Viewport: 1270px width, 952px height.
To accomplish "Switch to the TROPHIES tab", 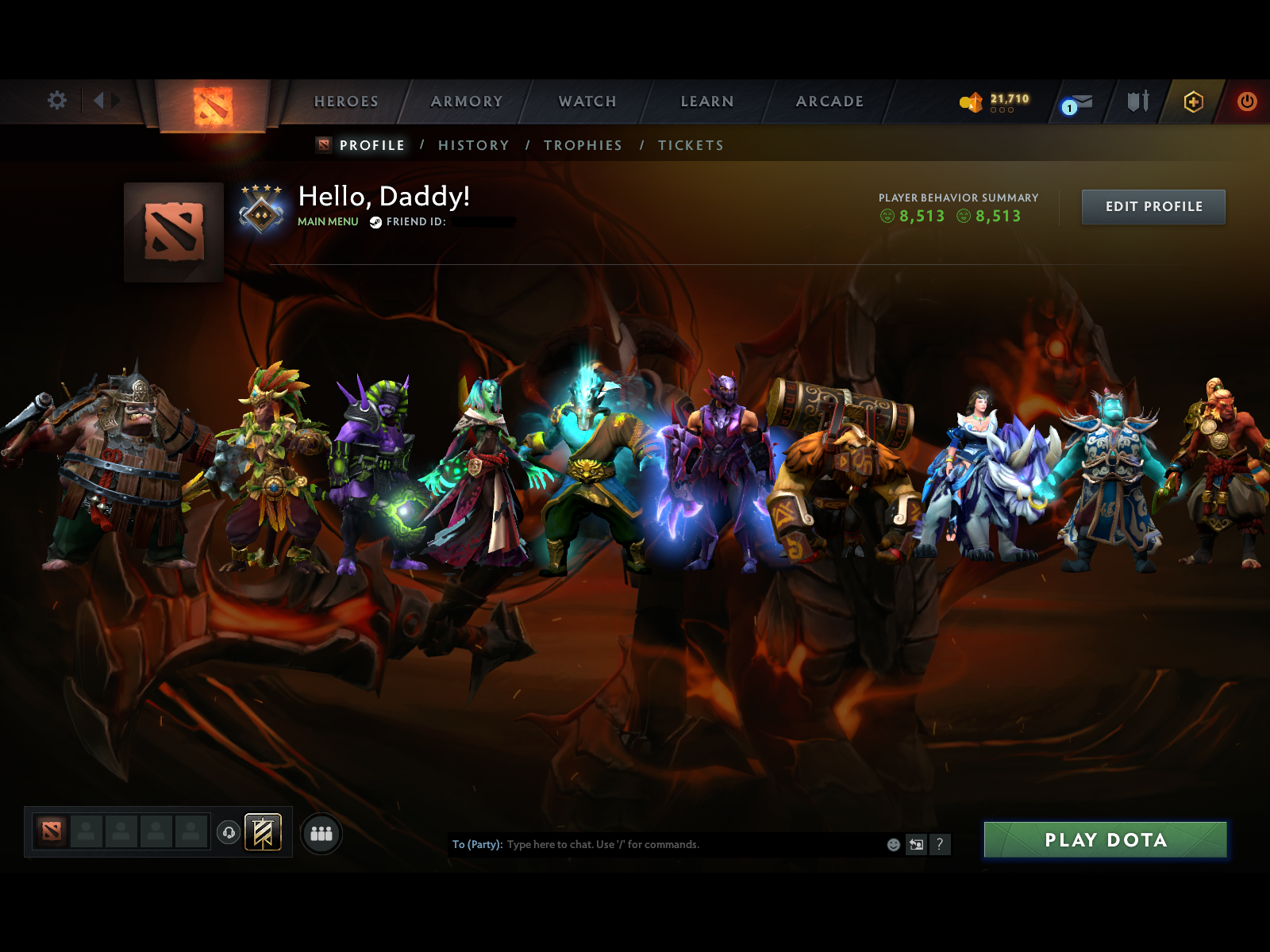I will (583, 145).
